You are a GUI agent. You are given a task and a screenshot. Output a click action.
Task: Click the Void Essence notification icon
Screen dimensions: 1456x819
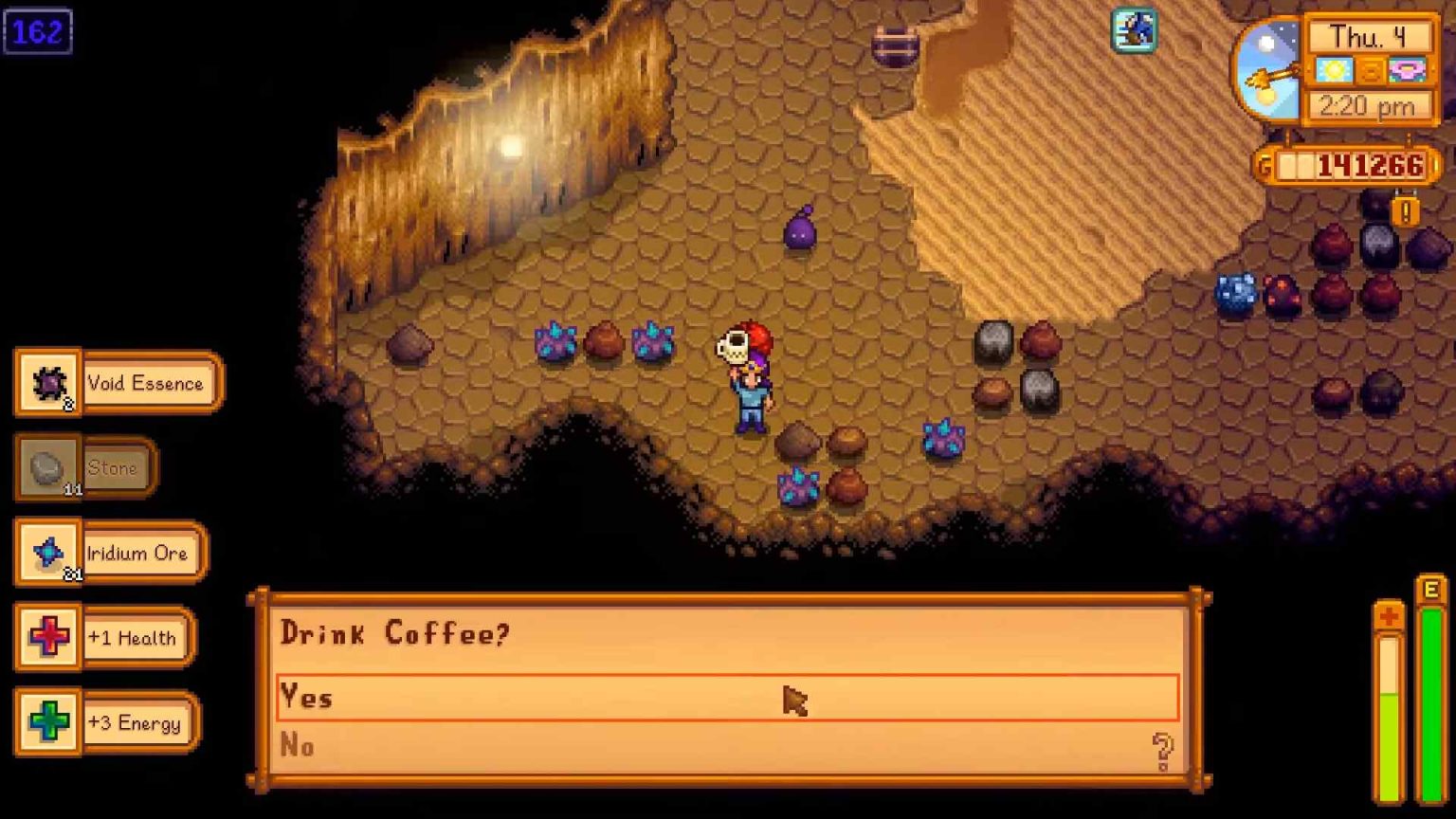point(48,382)
